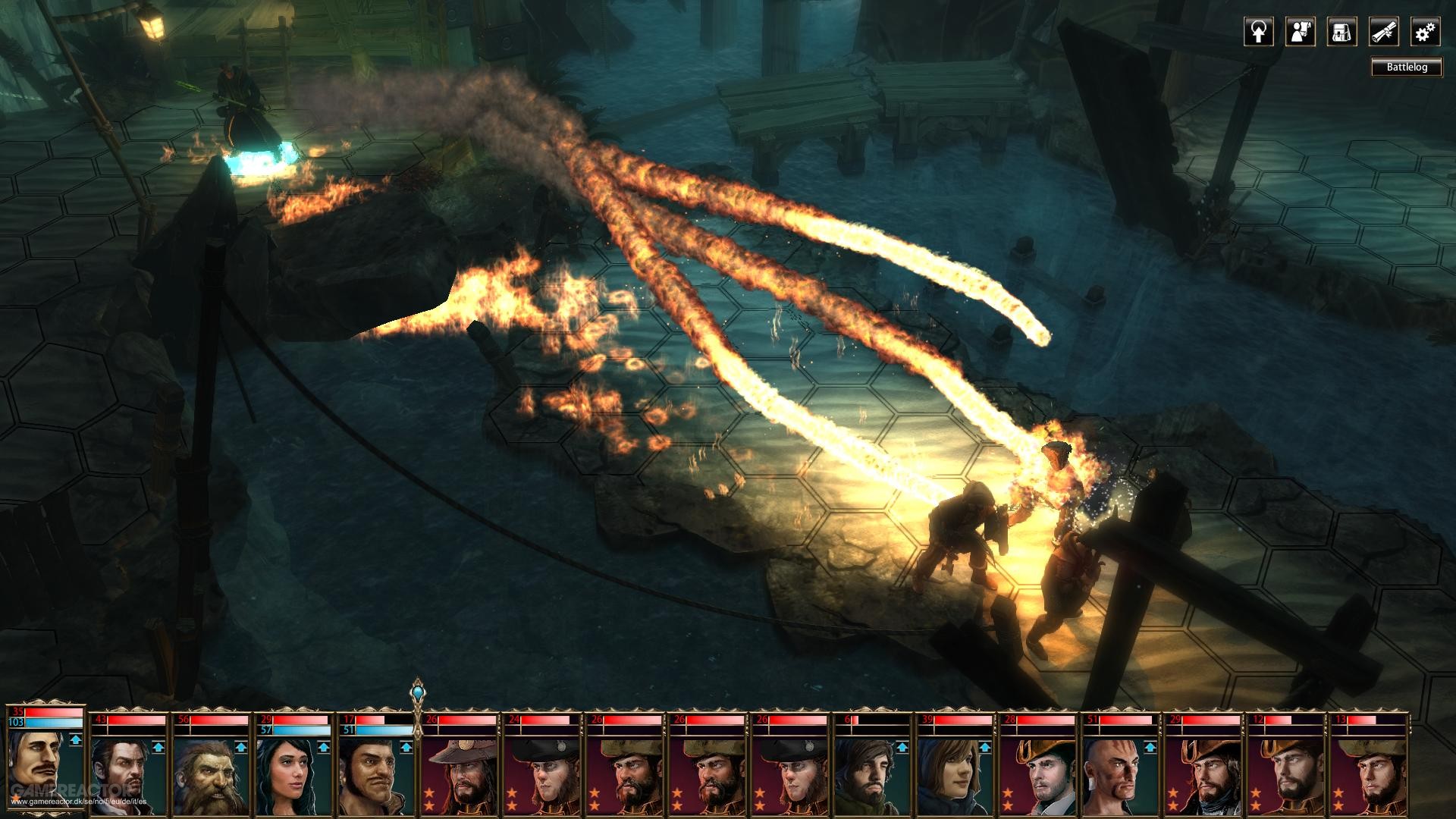
Task: Toggle level-up arrow on dwarf's portrait
Action: tap(240, 747)
